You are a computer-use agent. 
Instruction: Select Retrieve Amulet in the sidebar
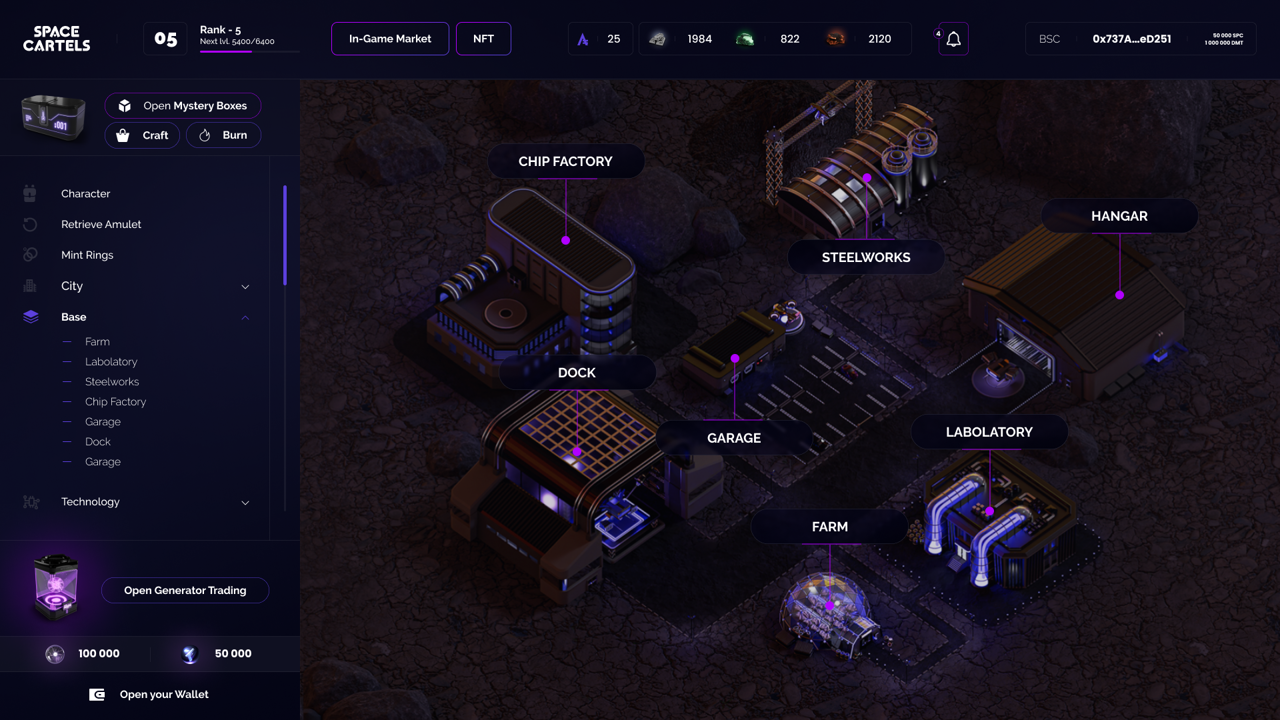(101, 225)
